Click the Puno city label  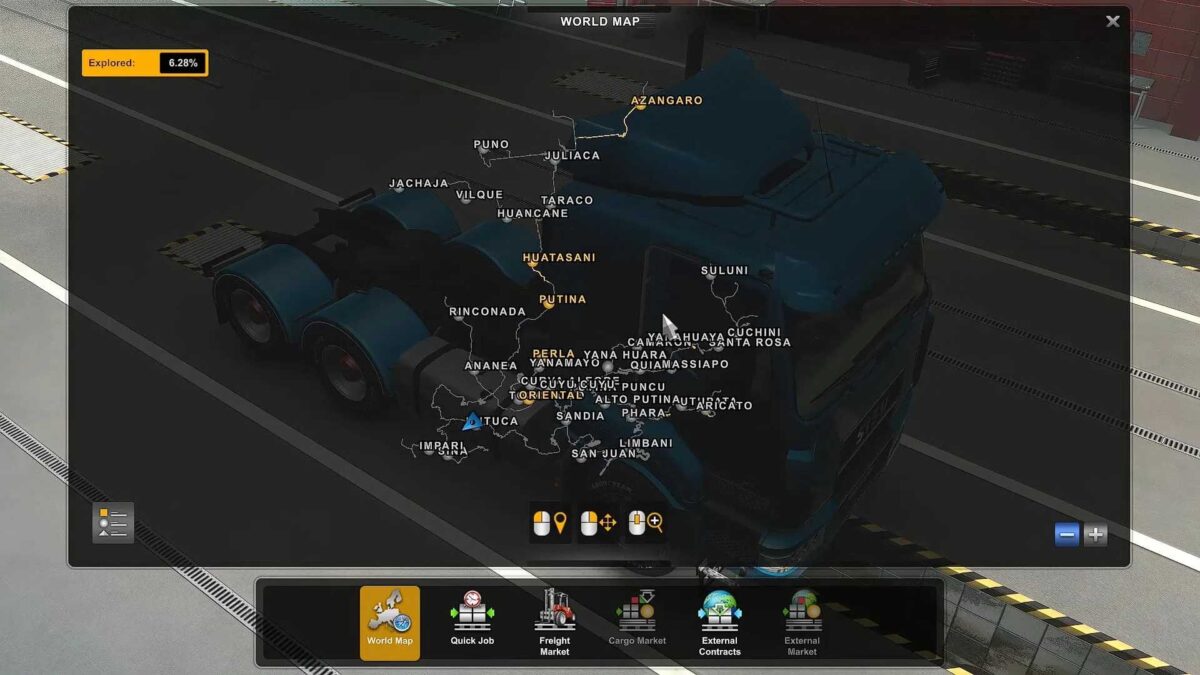pos(491,145)
